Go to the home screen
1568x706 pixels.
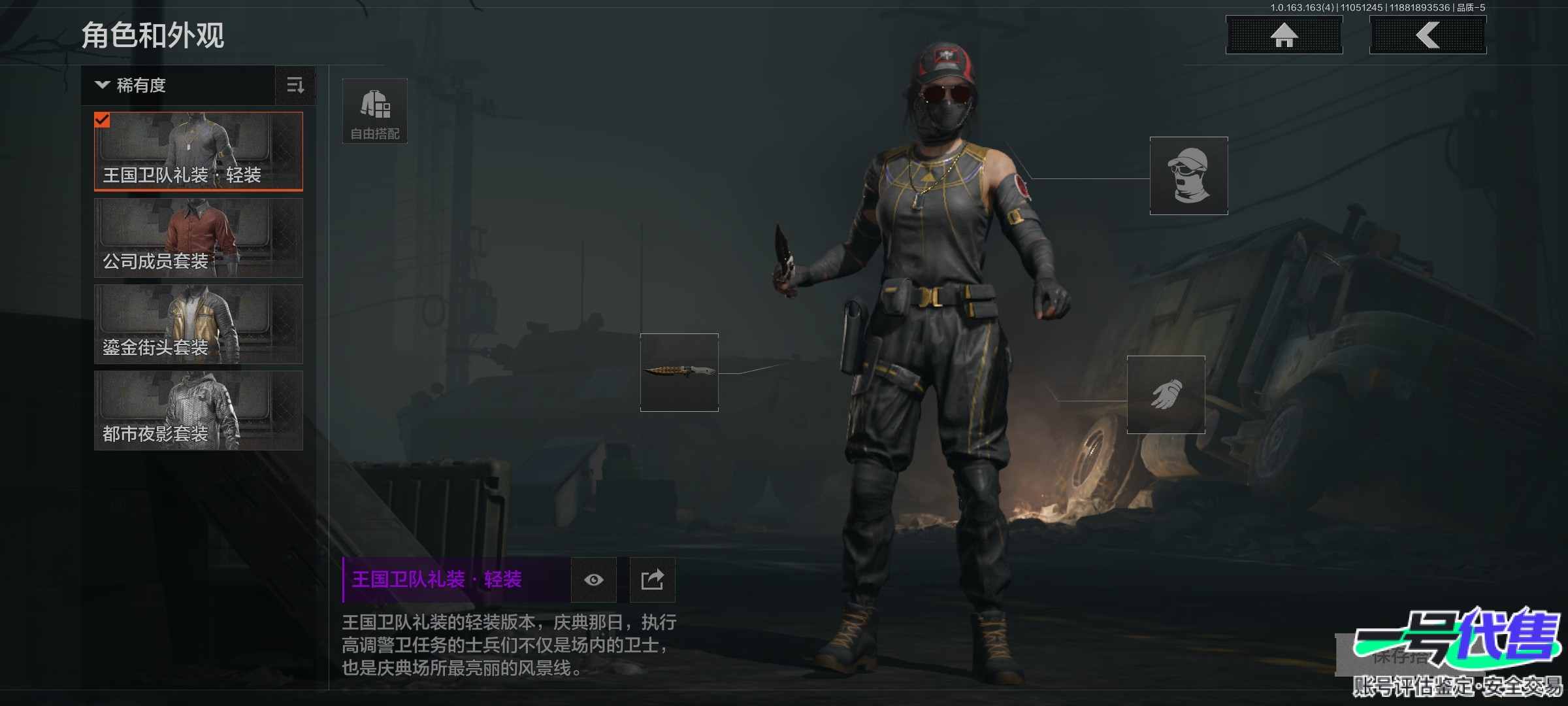[x=1284, y=35]
